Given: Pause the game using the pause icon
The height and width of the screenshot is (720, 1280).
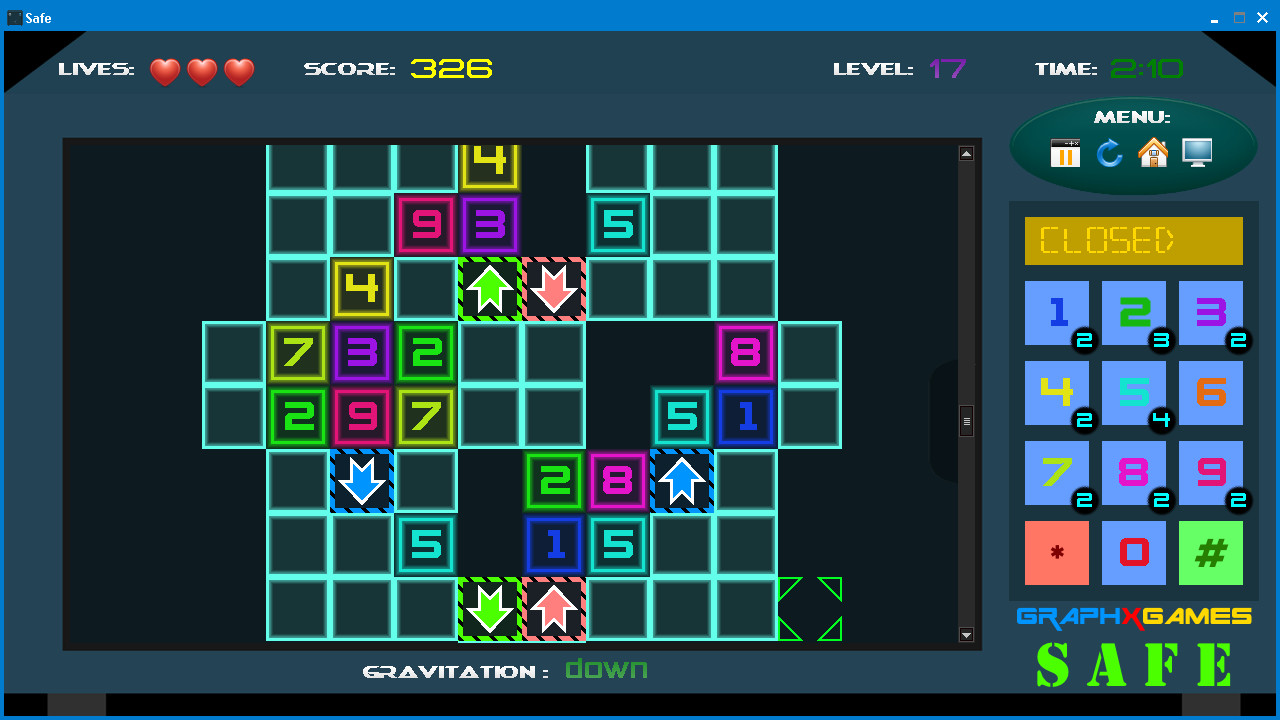Looking at the screenshot, I should pos(1065,154).
